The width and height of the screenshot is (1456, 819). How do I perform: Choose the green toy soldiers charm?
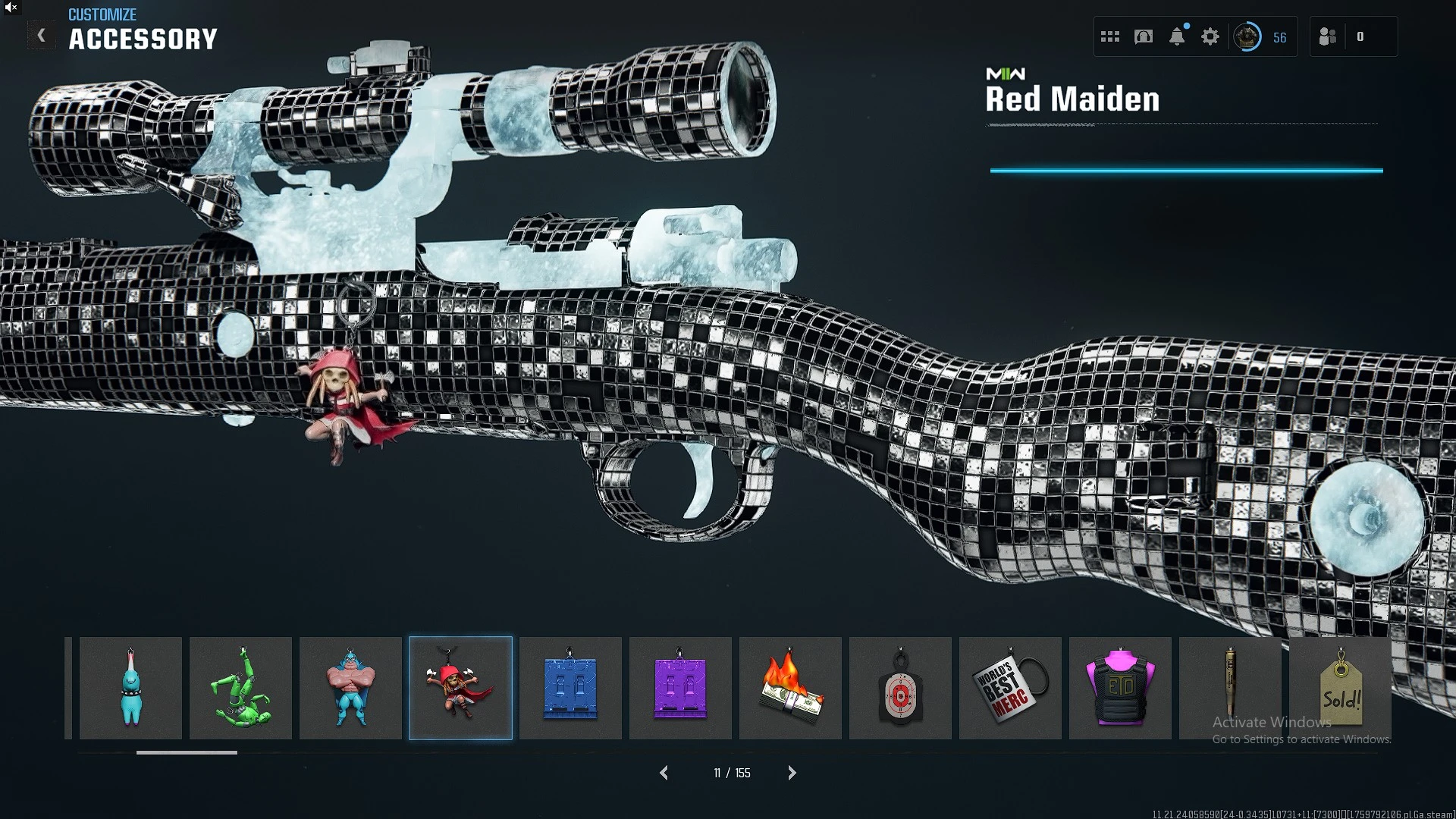240,688
